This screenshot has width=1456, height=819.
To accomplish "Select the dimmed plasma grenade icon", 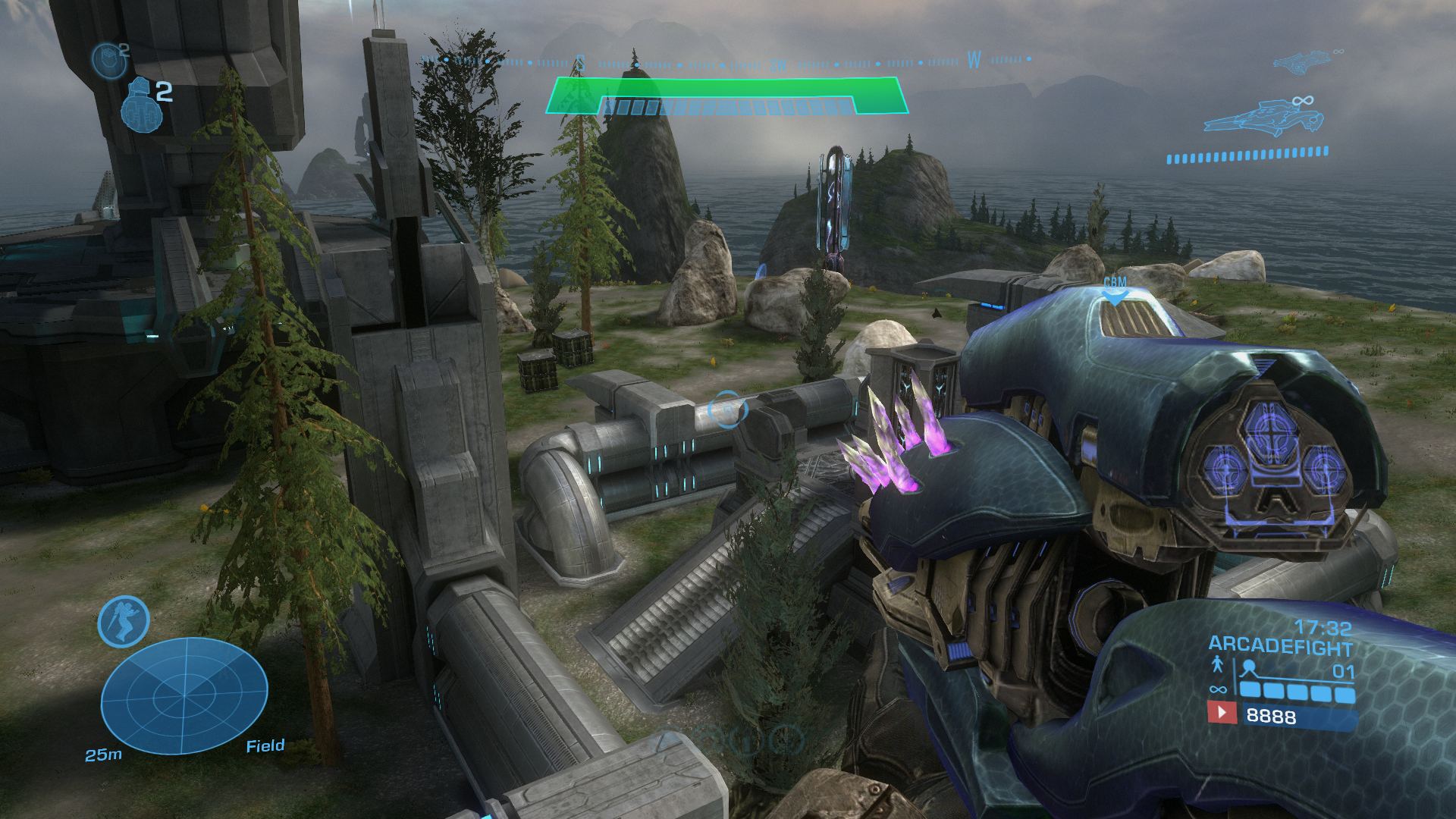I will coord(108,61).
